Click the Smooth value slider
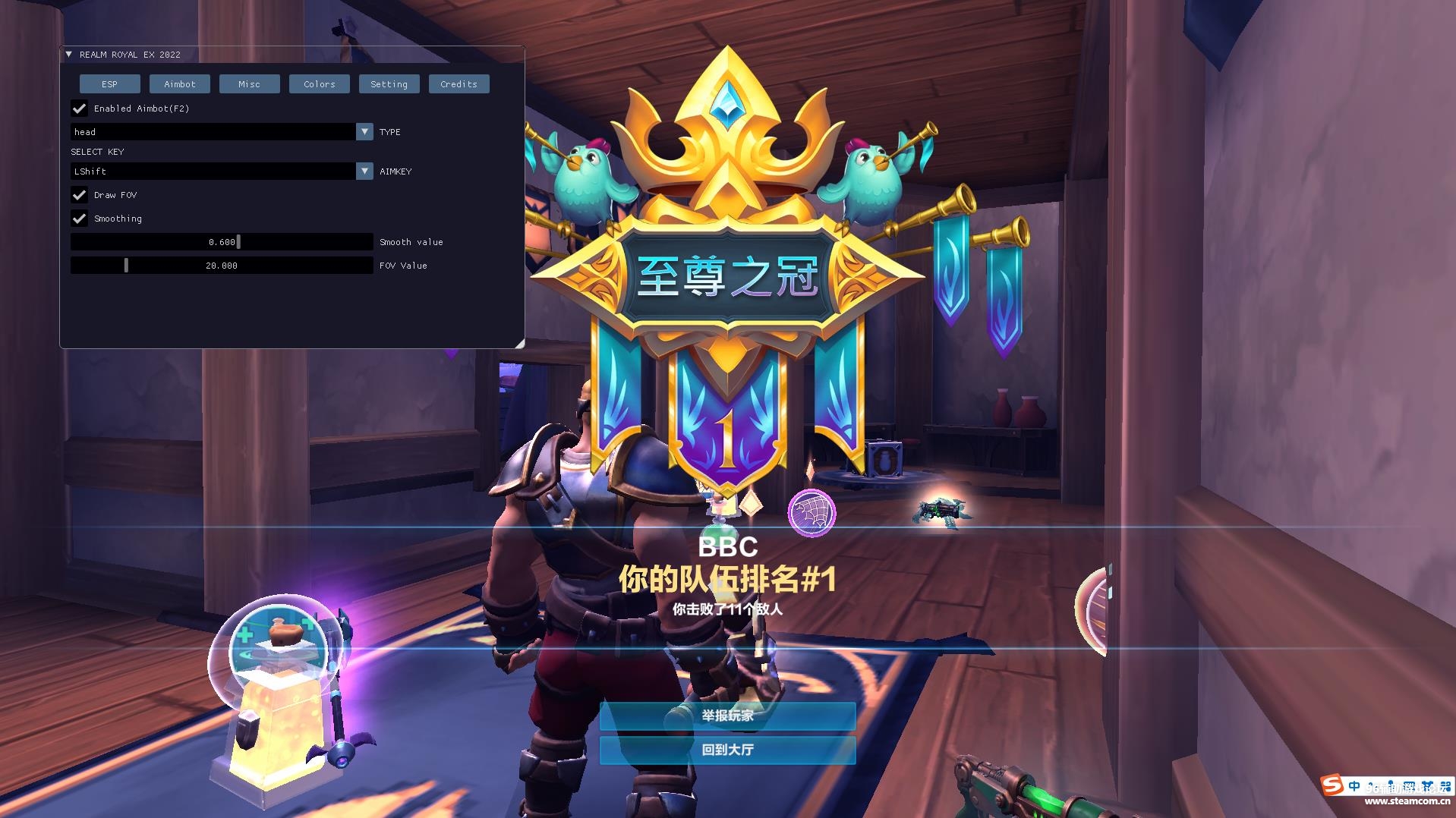 pos(222,242)
